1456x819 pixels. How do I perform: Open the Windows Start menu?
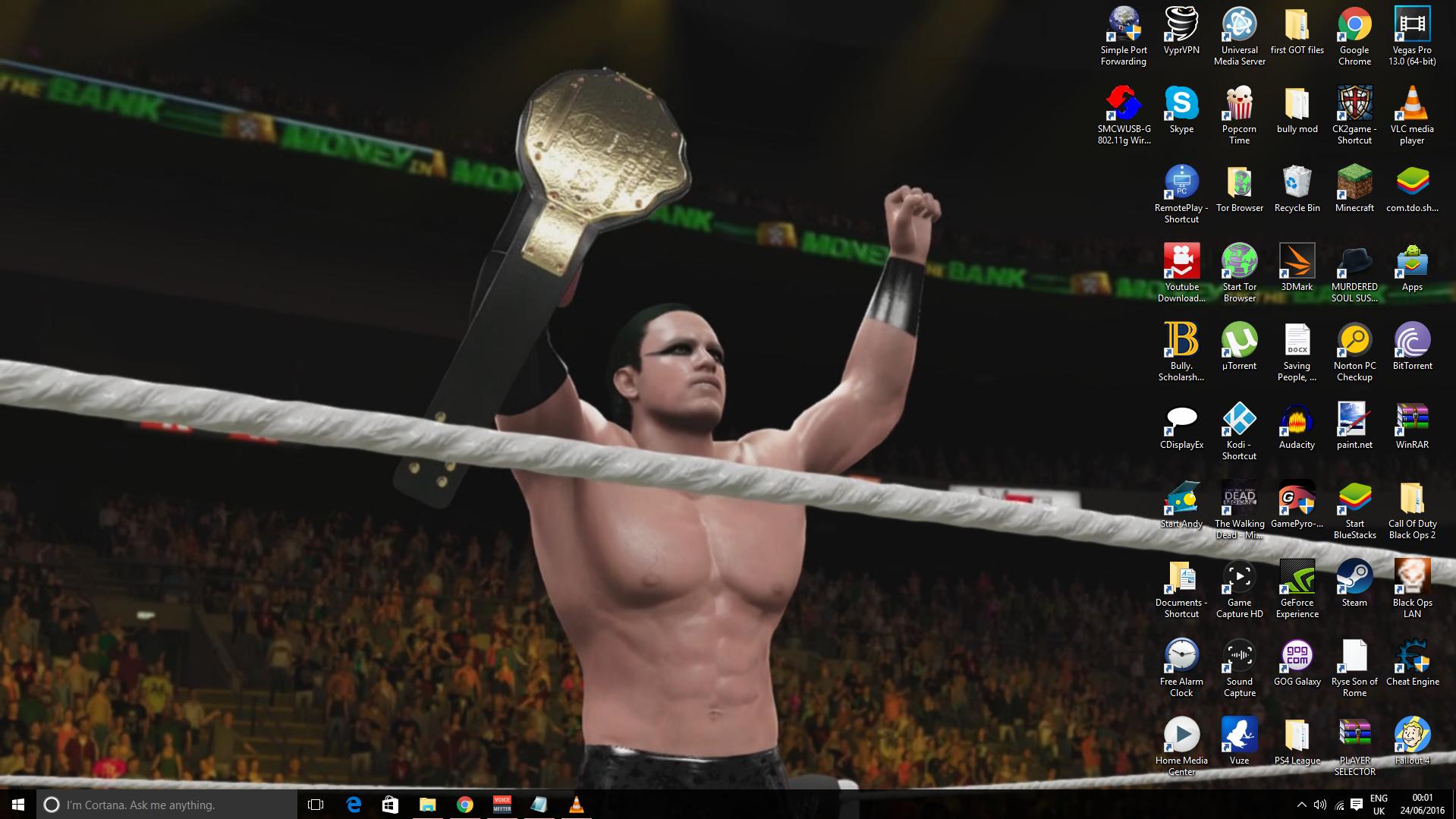[x=18, y=805]
